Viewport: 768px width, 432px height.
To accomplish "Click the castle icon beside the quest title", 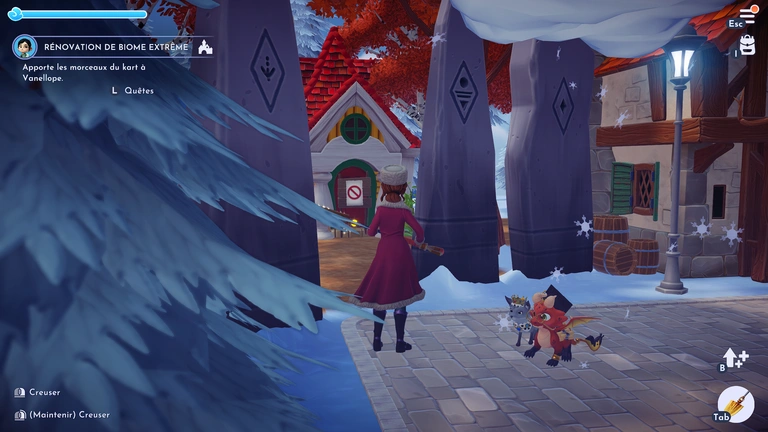I will click(x=204, y=47).
